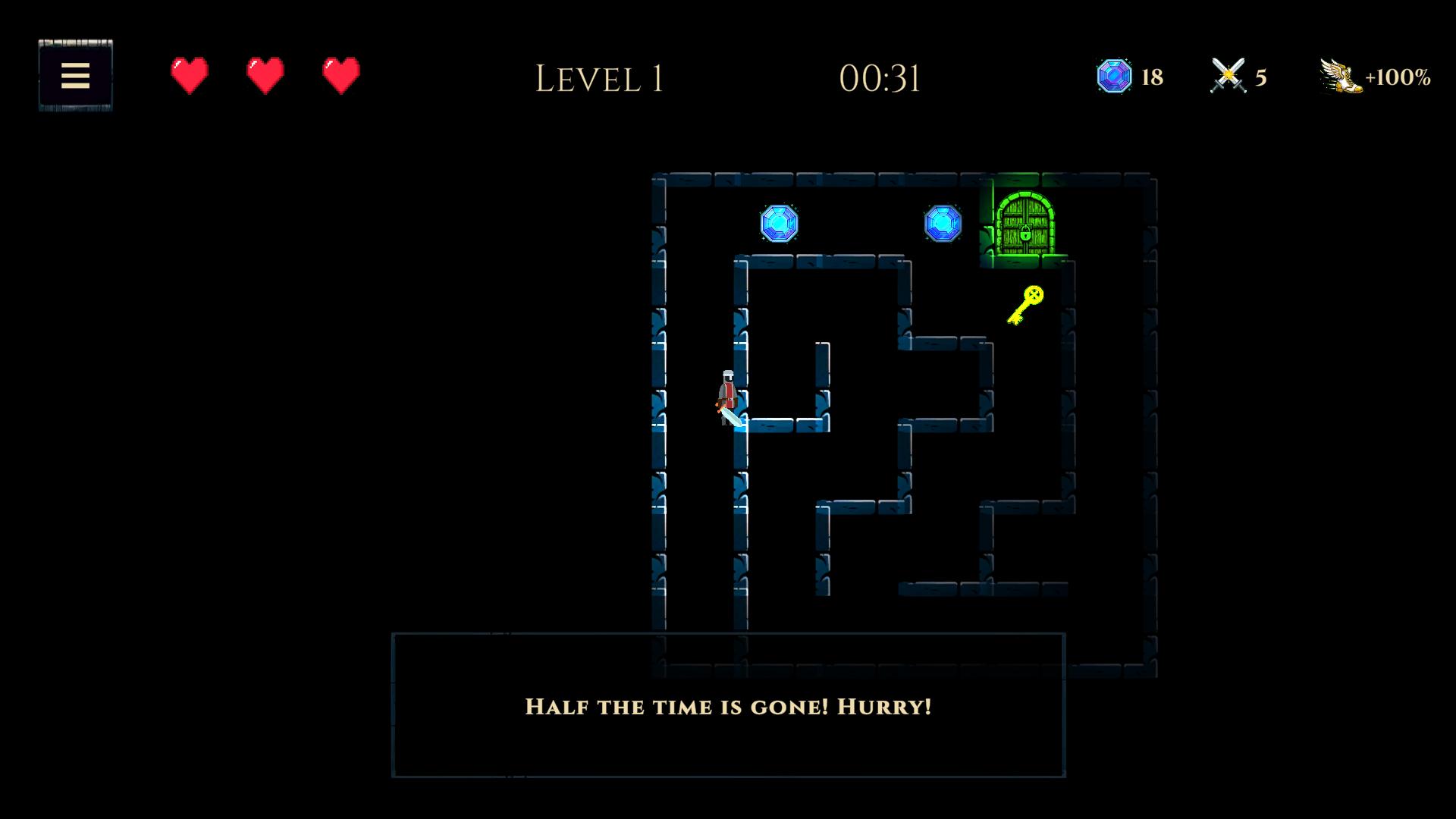The width and height of the screenshot is (1456, 819).
Task: Click the middle heart icon
Action: [x=263, y=75]
